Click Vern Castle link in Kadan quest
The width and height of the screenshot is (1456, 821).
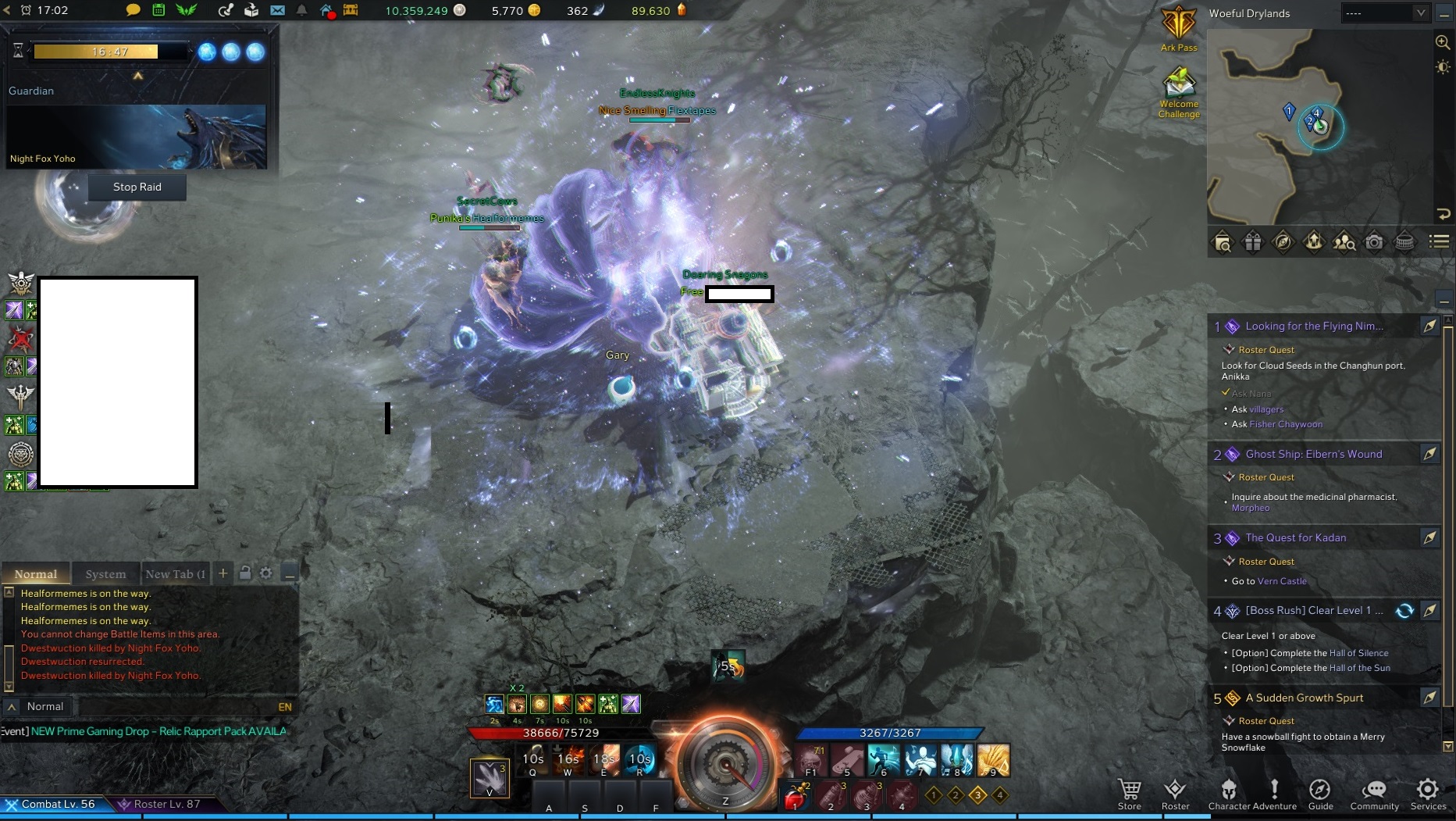(x=1281, y=581)
